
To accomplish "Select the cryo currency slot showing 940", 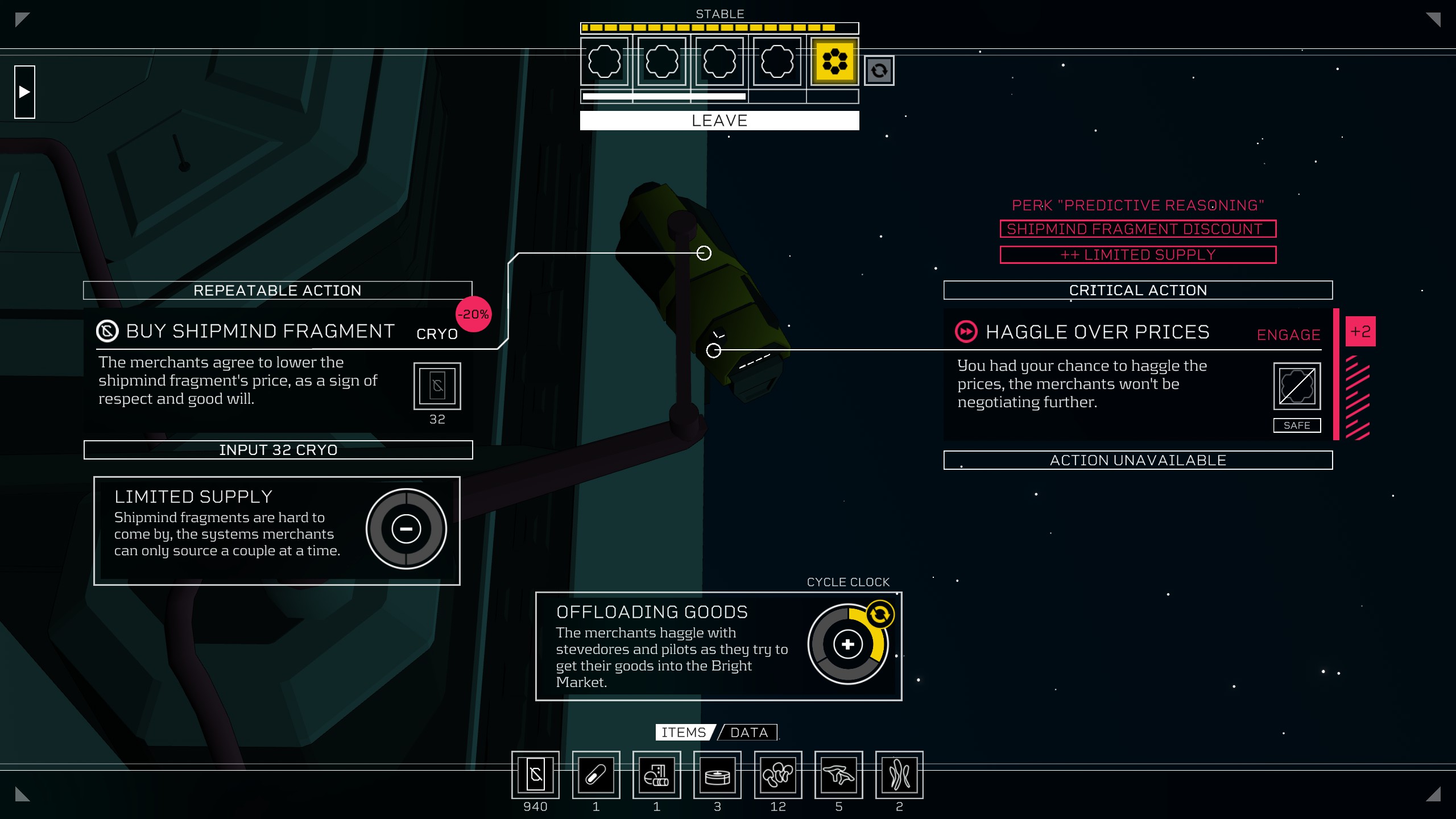I will pyautogui.click(x=535, y=775).
